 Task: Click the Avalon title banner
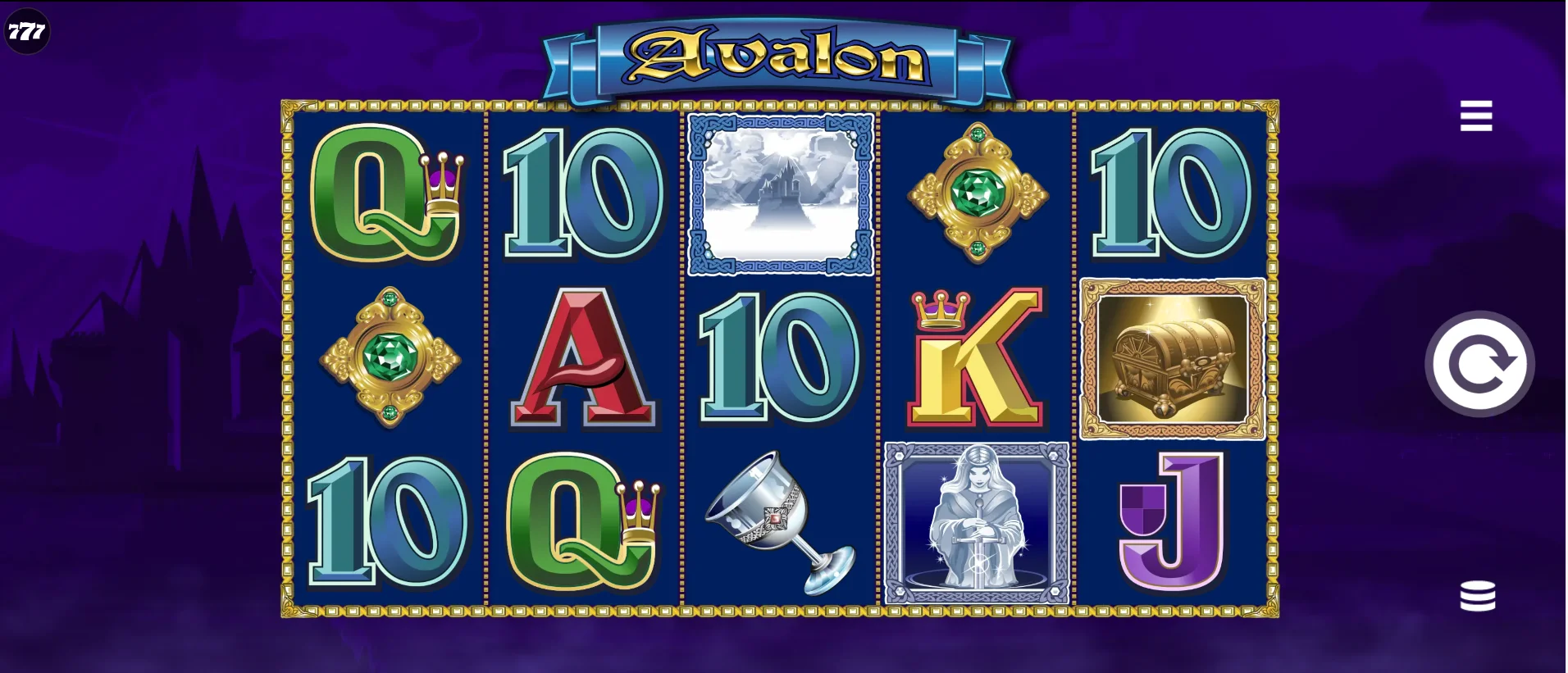click(x=779, y=59)
